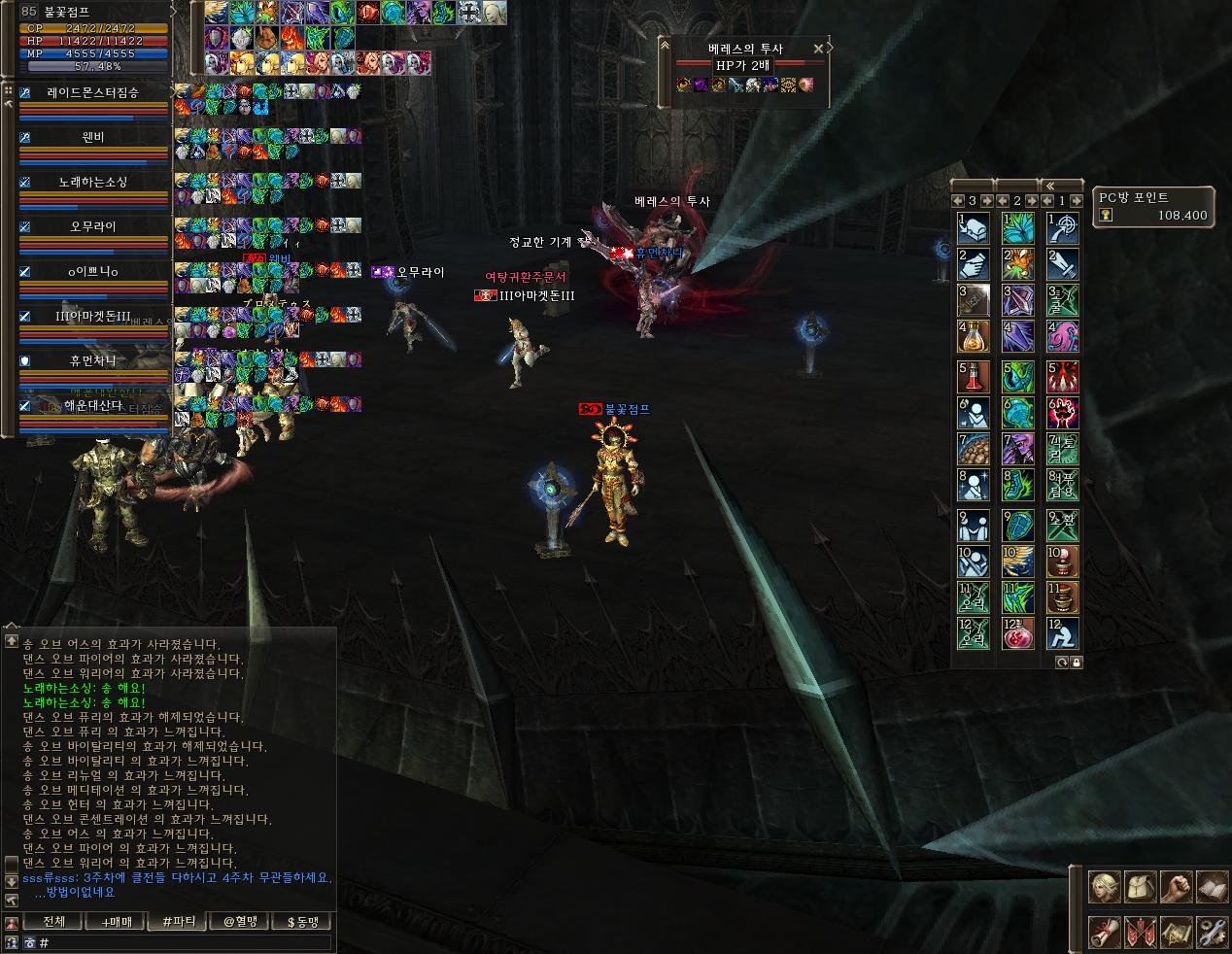Switch to the @혈맹 clan chat tab
Image resolution: width=1232 pixels, height=954 pixels.
[x=239, y=921]
